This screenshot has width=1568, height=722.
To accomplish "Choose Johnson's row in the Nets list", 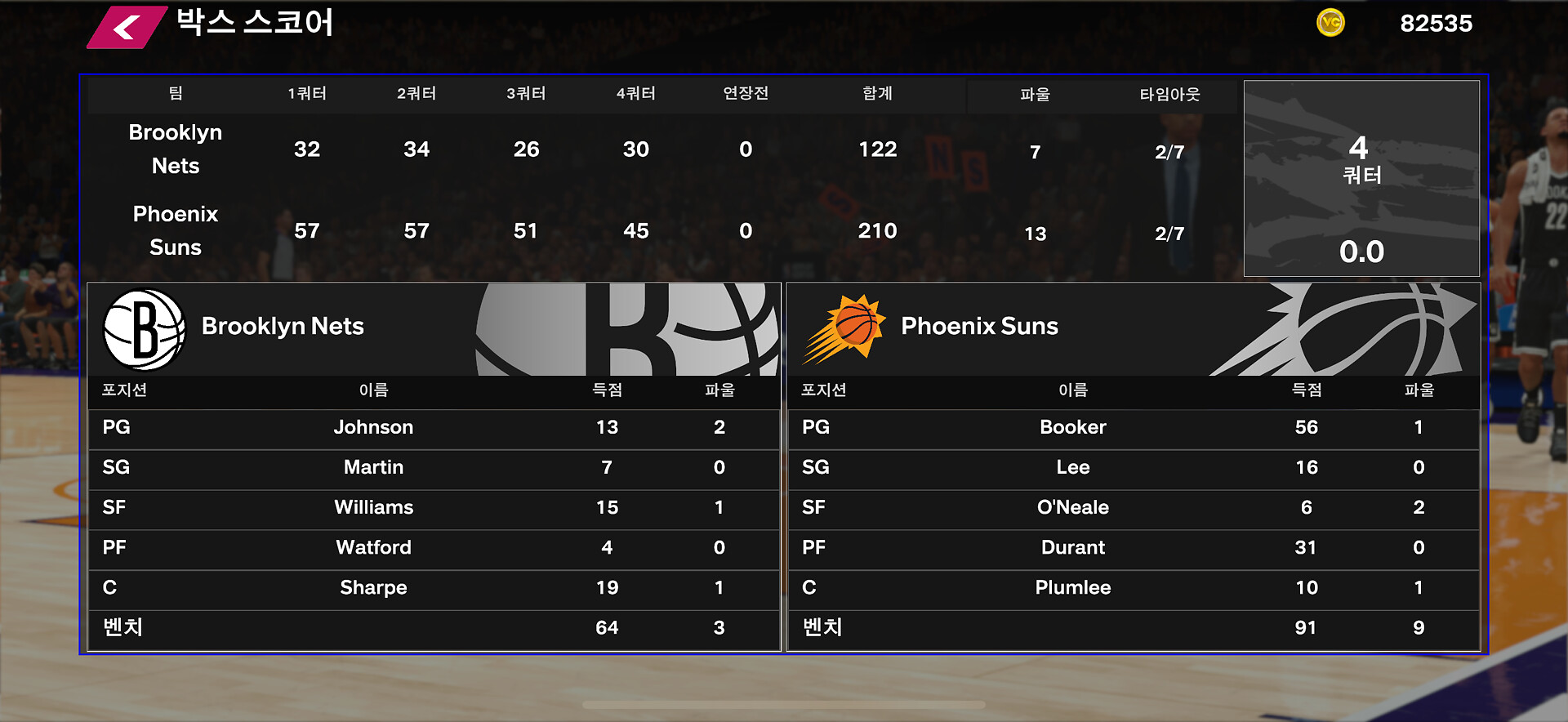I will point(434,427).
